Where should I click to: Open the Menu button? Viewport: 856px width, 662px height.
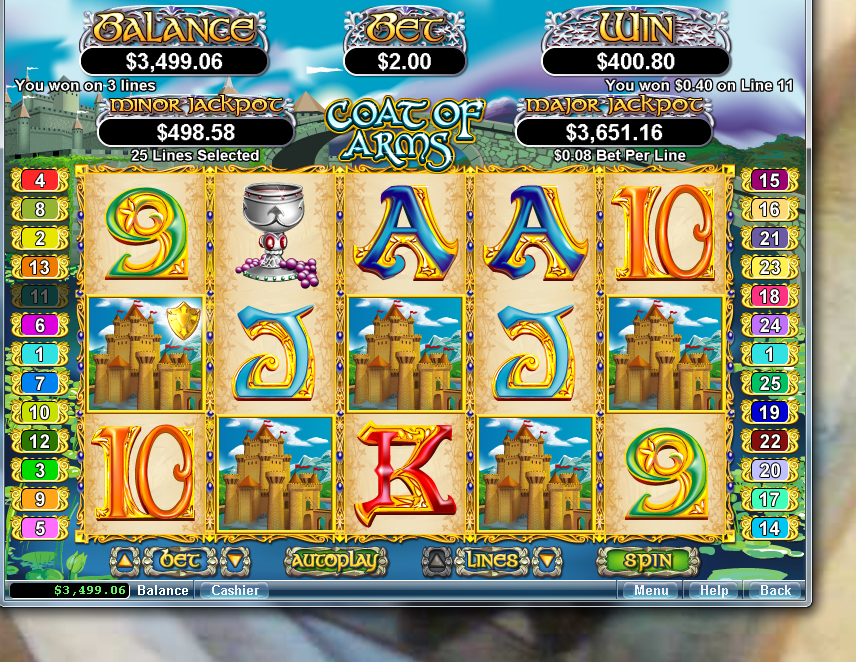coord(651,590)
